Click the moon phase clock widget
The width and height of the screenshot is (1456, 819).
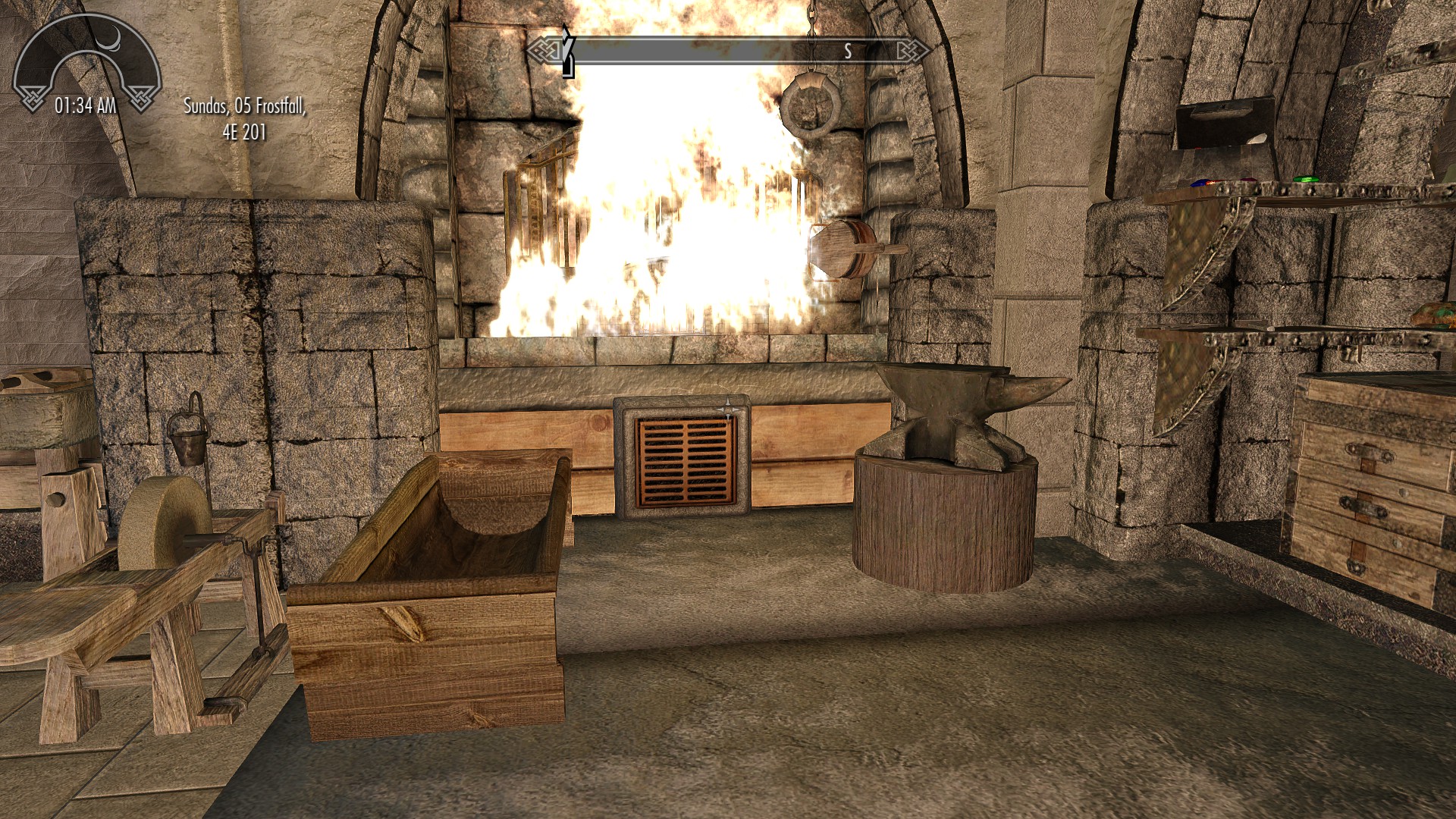tap(86, 65)
